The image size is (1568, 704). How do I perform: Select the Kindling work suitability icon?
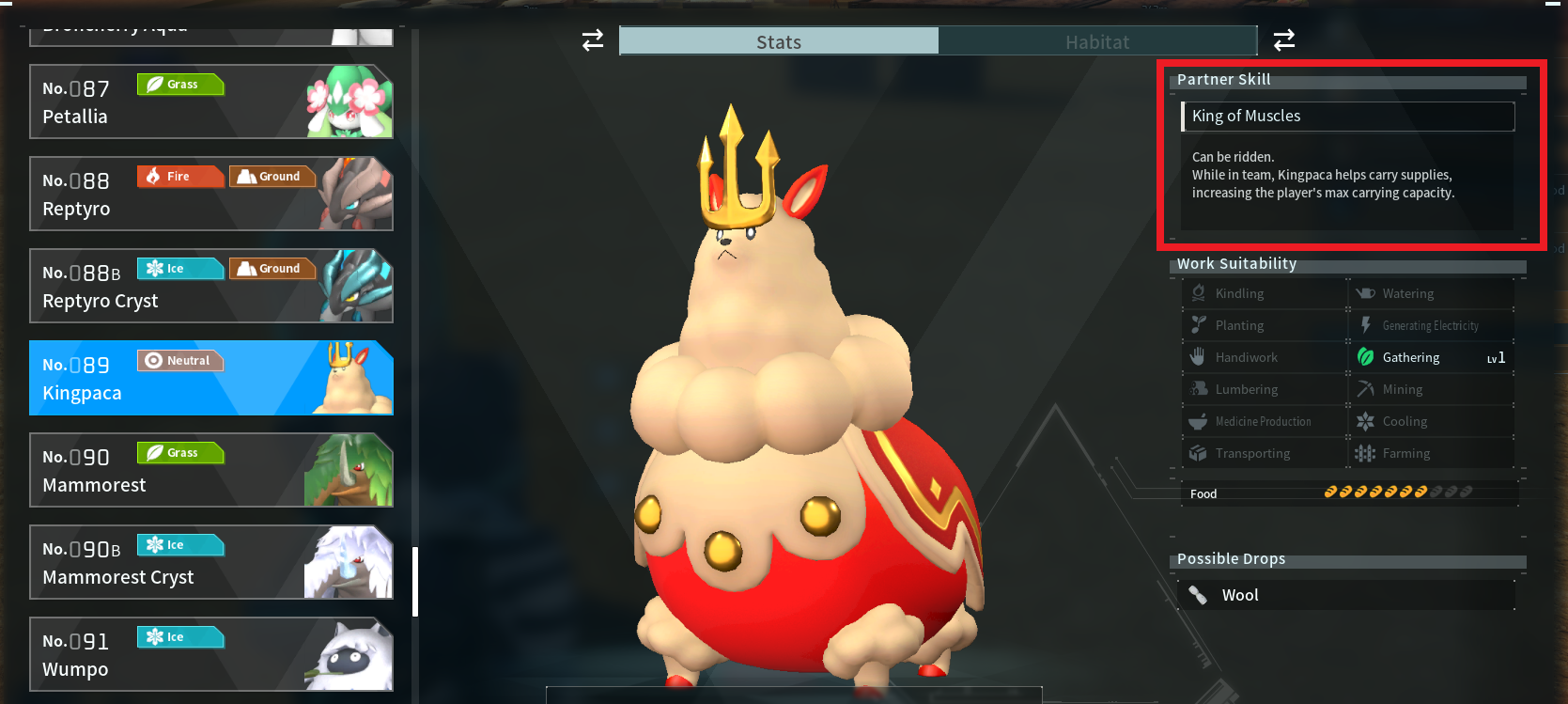[x=1200, y=292]
